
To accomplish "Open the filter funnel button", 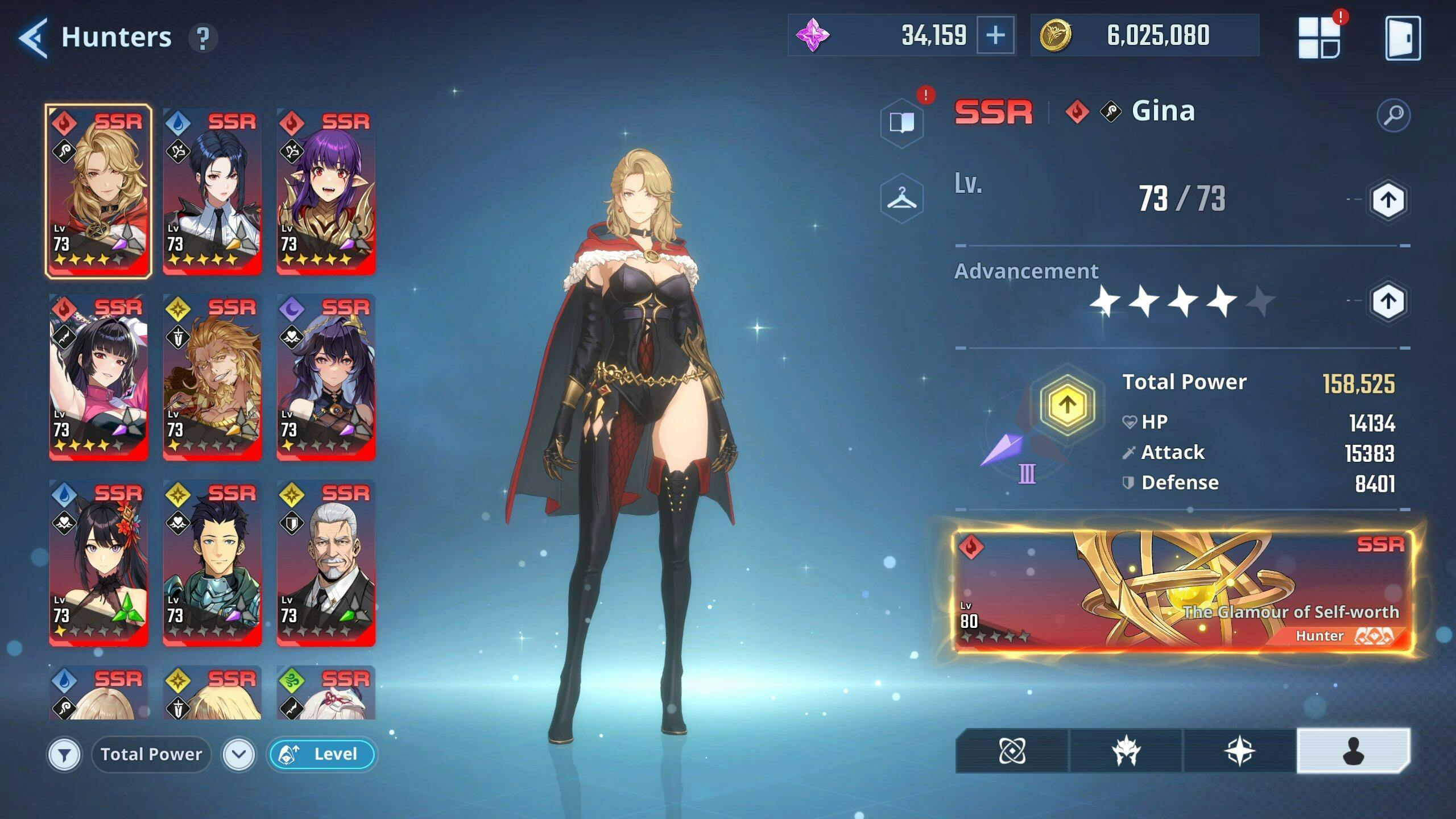I will (x=64, y=755).
